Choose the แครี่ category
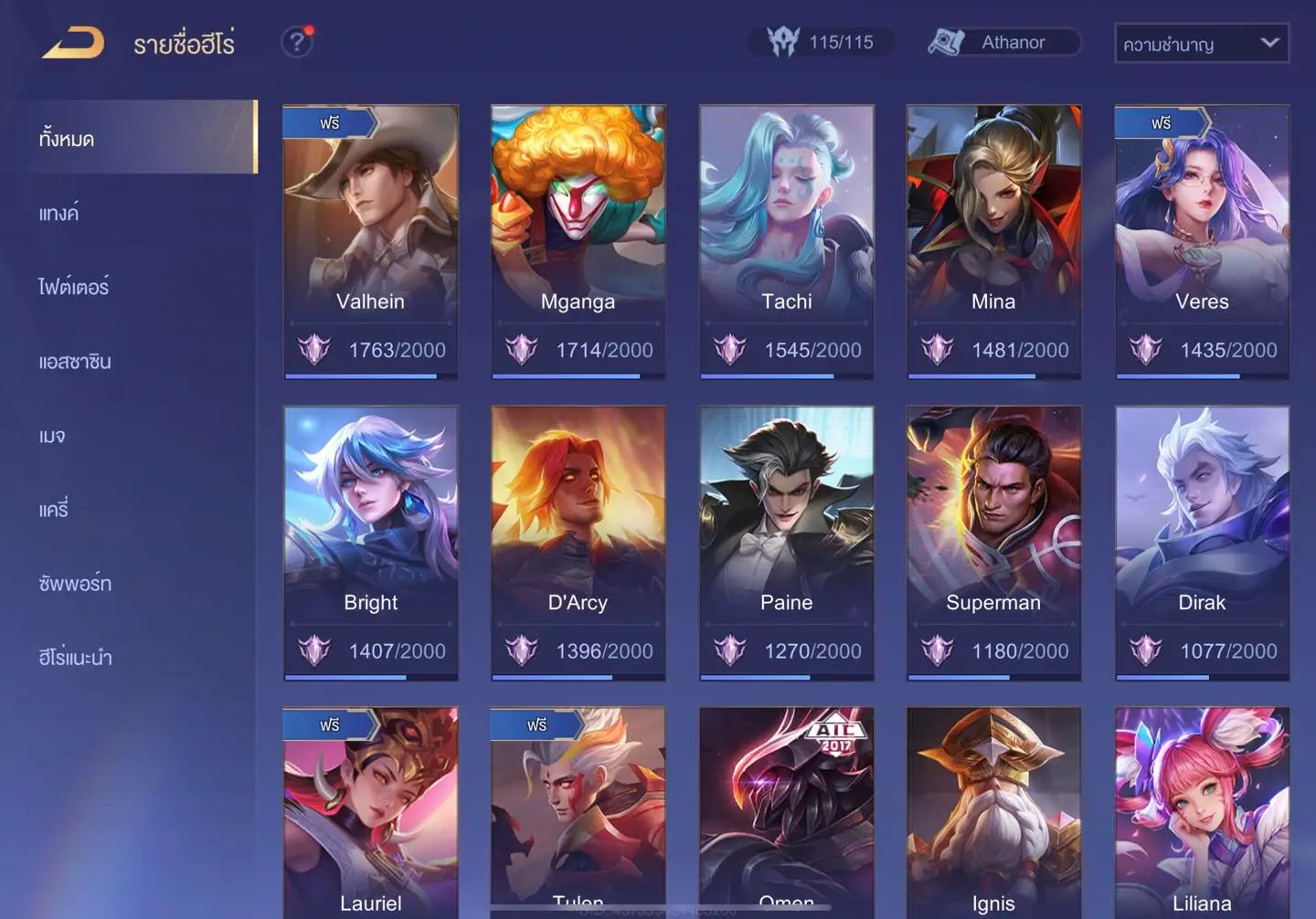Image resolution: width=1316 pixels, height=919 pixels. (54, 510)
